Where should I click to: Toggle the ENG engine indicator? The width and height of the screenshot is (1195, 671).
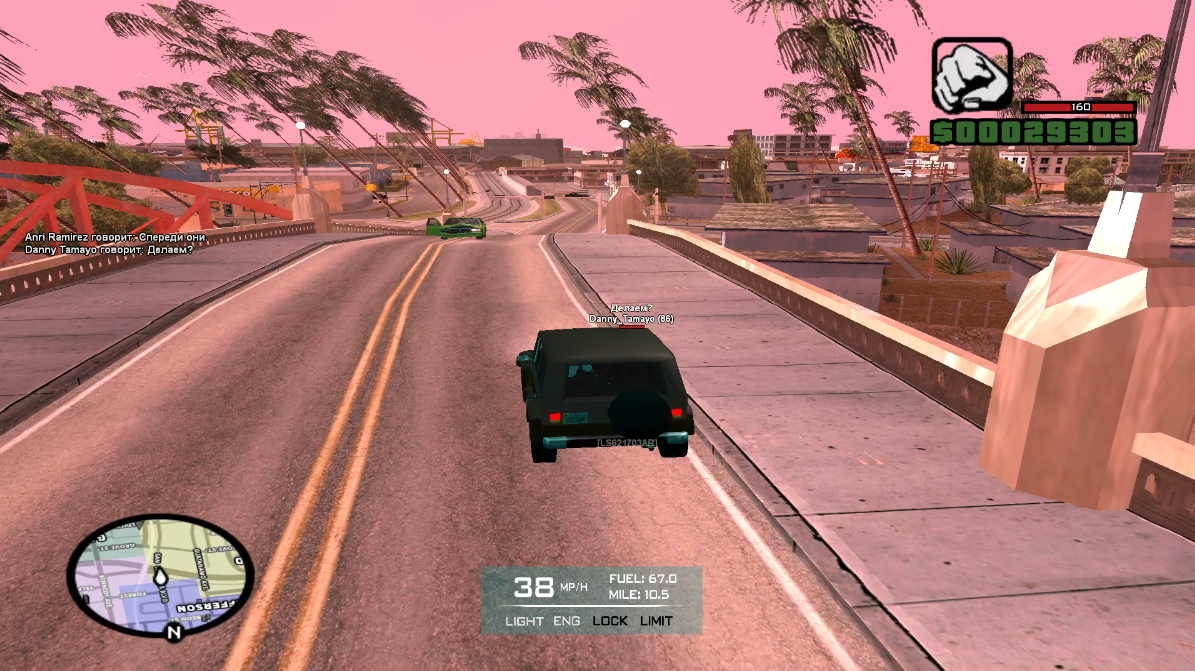click(566, 621)
